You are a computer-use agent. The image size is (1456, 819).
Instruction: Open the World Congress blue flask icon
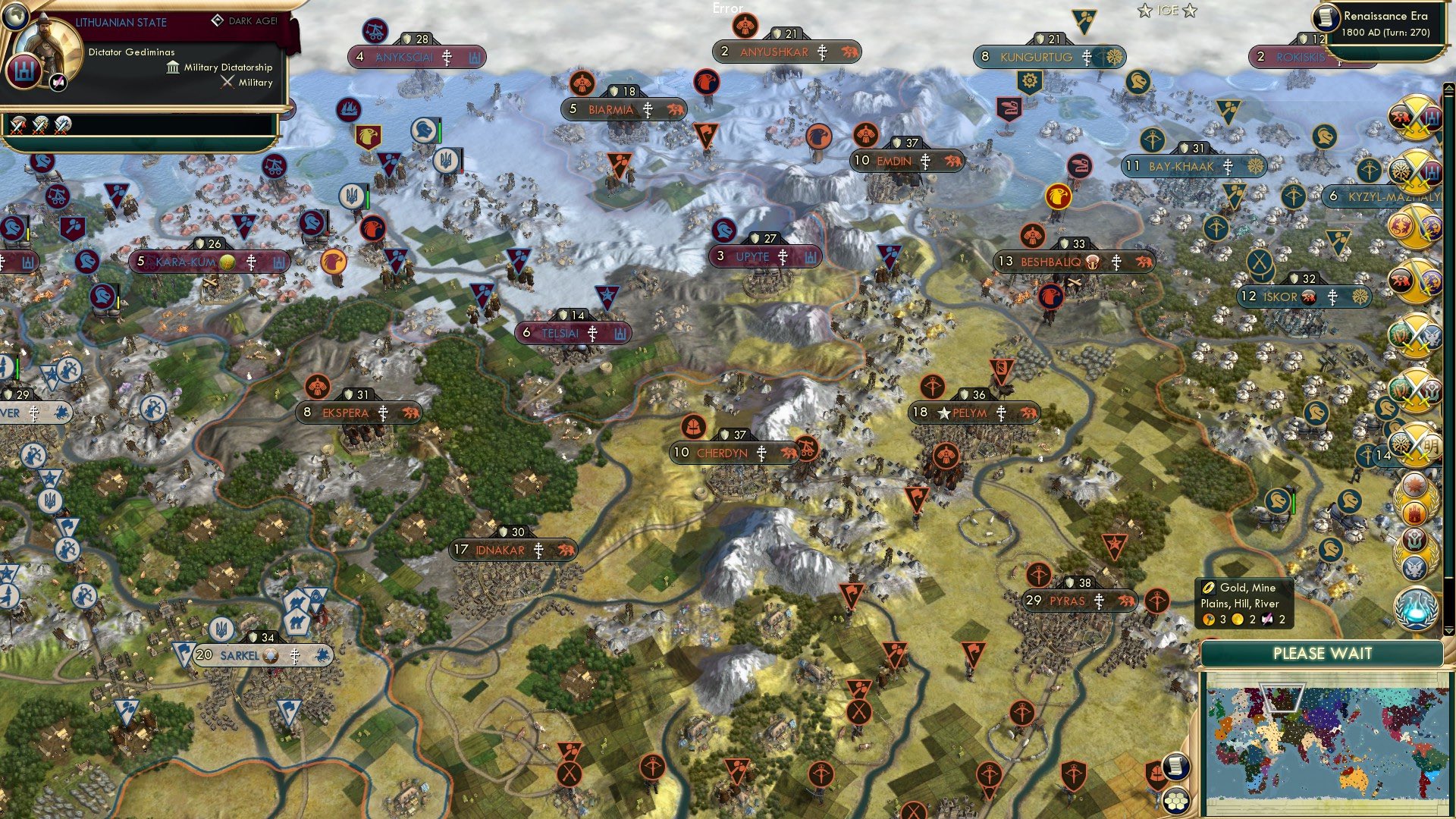click(x=1417, y=609)
